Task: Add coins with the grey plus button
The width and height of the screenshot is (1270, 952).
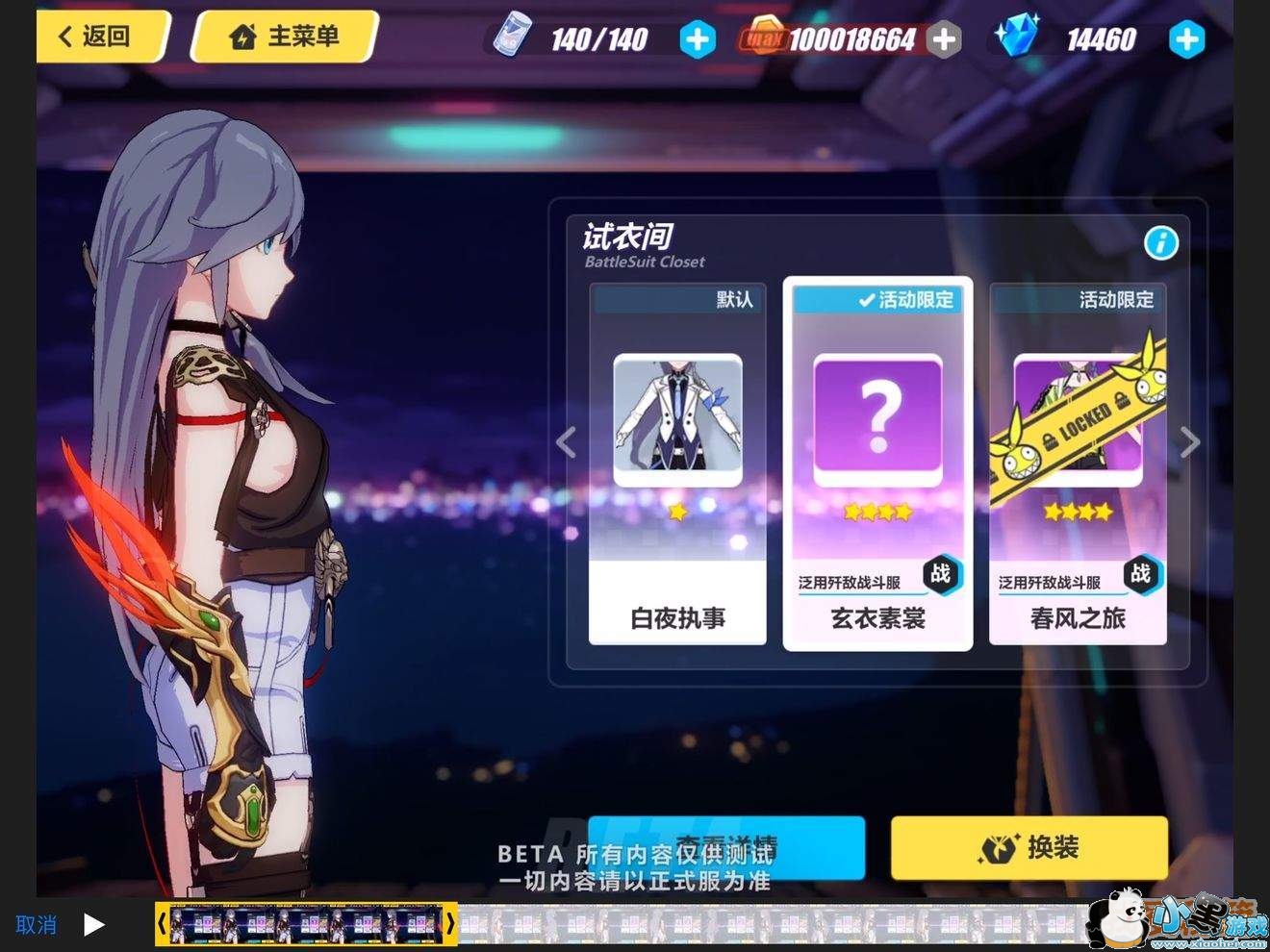Action: click(x=945, y=39)
